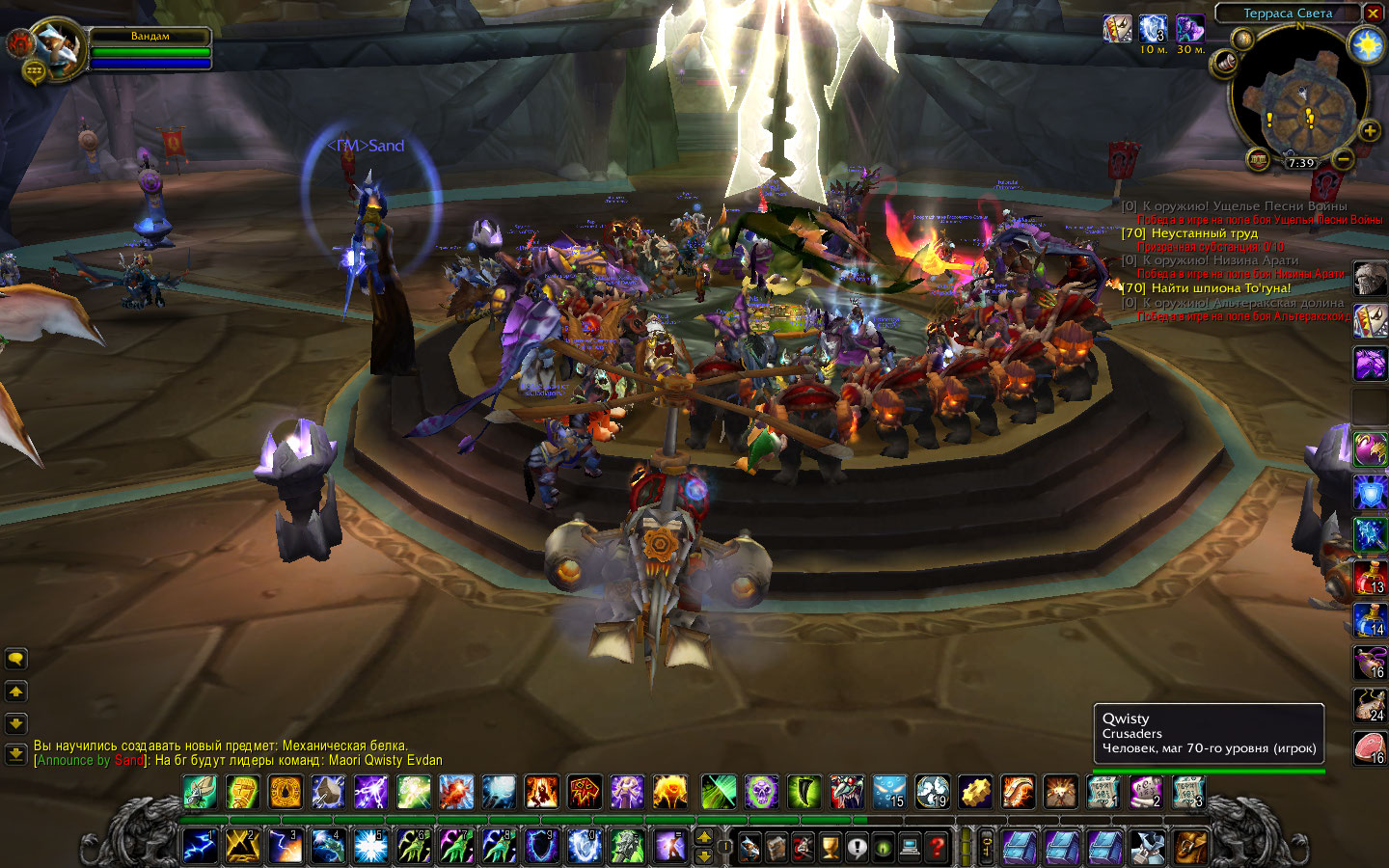Use the red potion with 13 charges
The width and height of the screenshot is (1389, 868).
(1370, 577)
